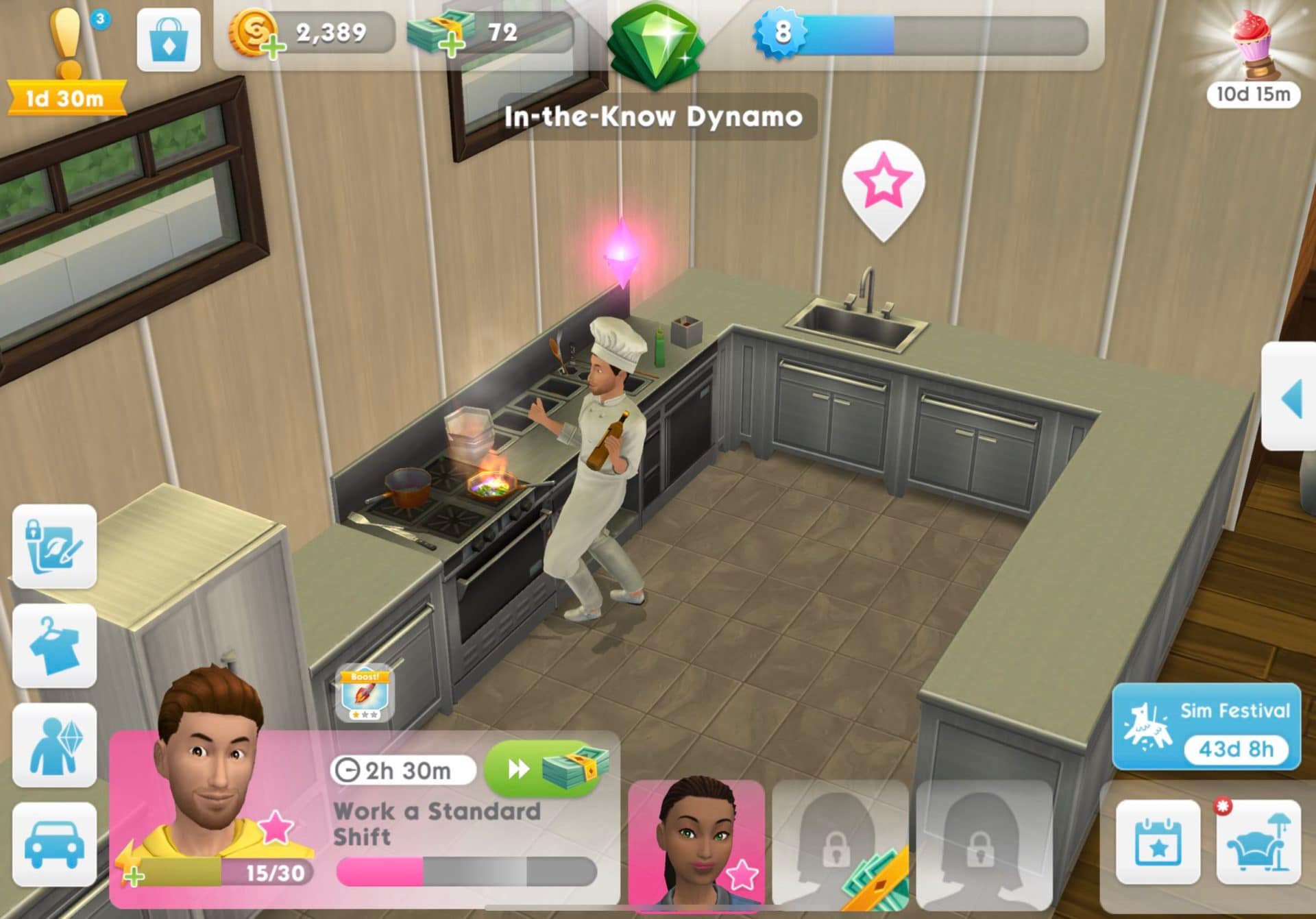Enter build mode with the armchair icon
1316x919 pixels.
[x=1258, y=842]
